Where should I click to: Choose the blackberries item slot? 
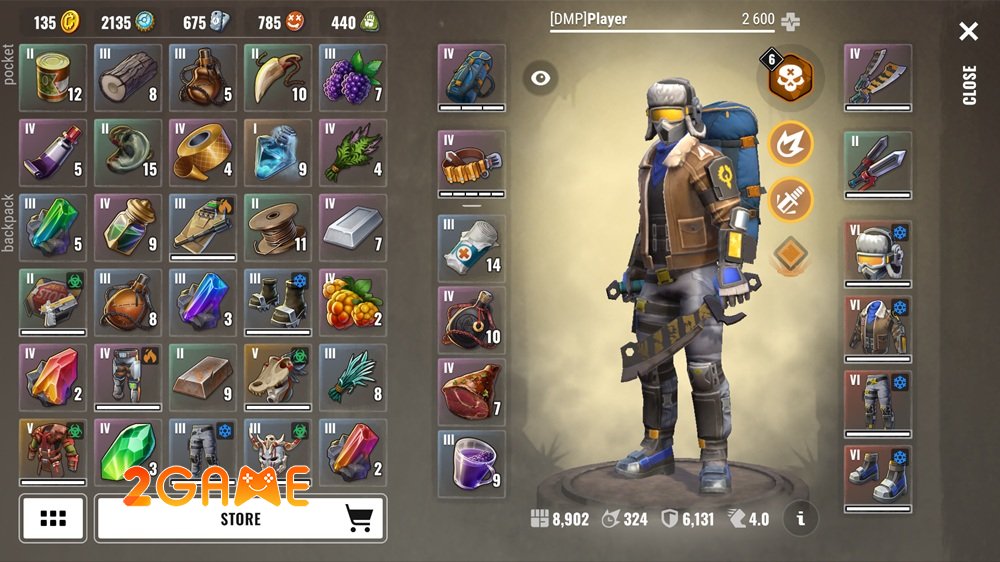click(x=353, y=77)
